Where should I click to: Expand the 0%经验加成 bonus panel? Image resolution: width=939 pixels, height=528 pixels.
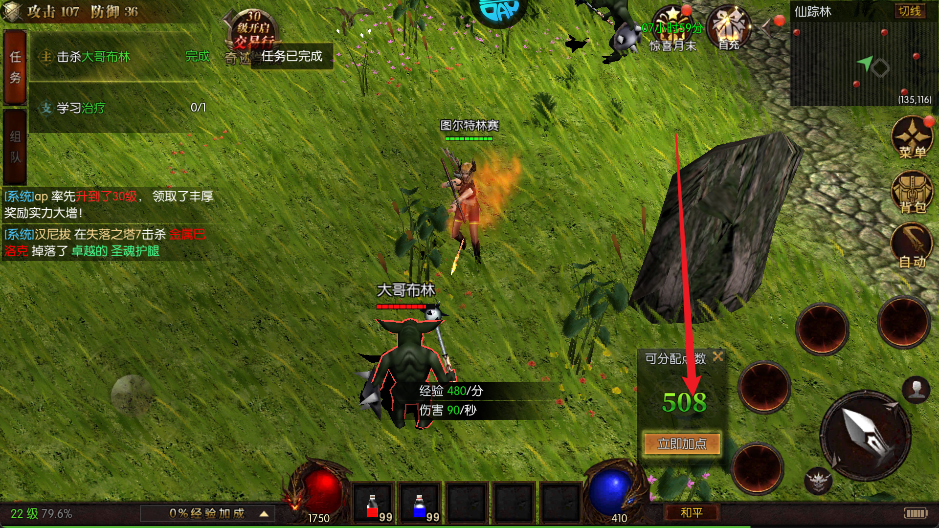pos(265,513)
